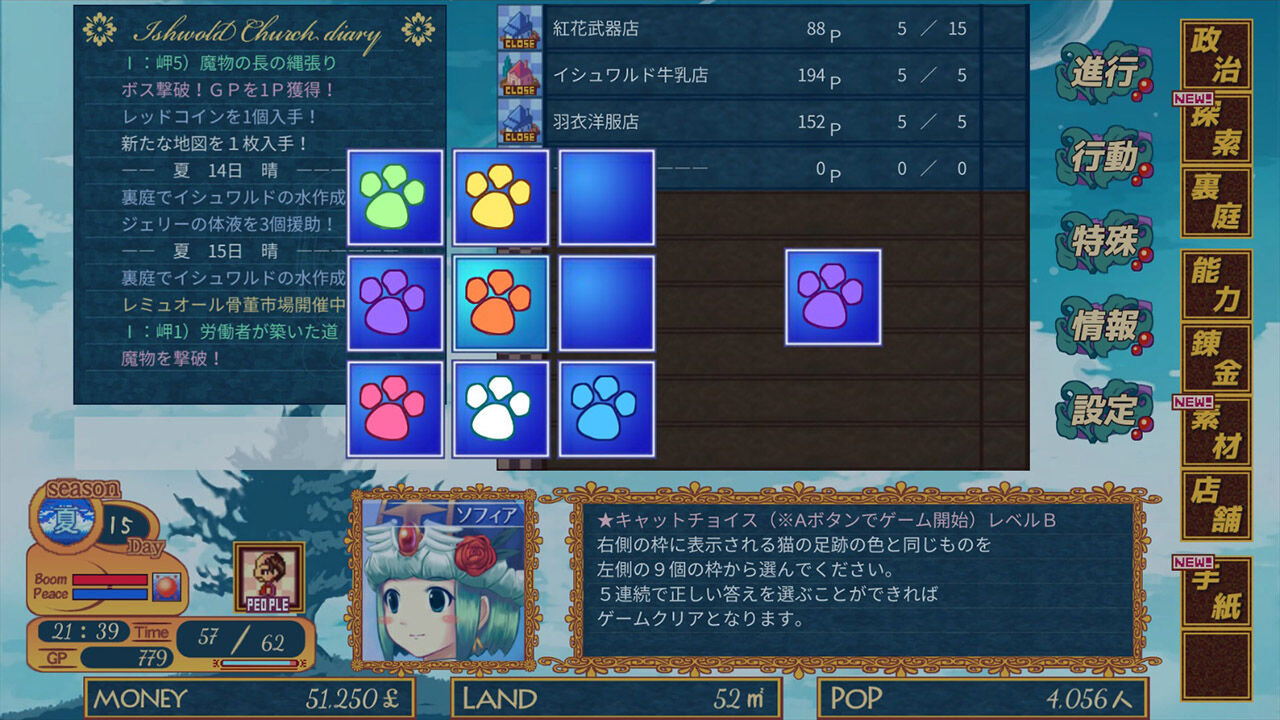Toggle CLOSE status for 紅花武器店

point(518,44)
